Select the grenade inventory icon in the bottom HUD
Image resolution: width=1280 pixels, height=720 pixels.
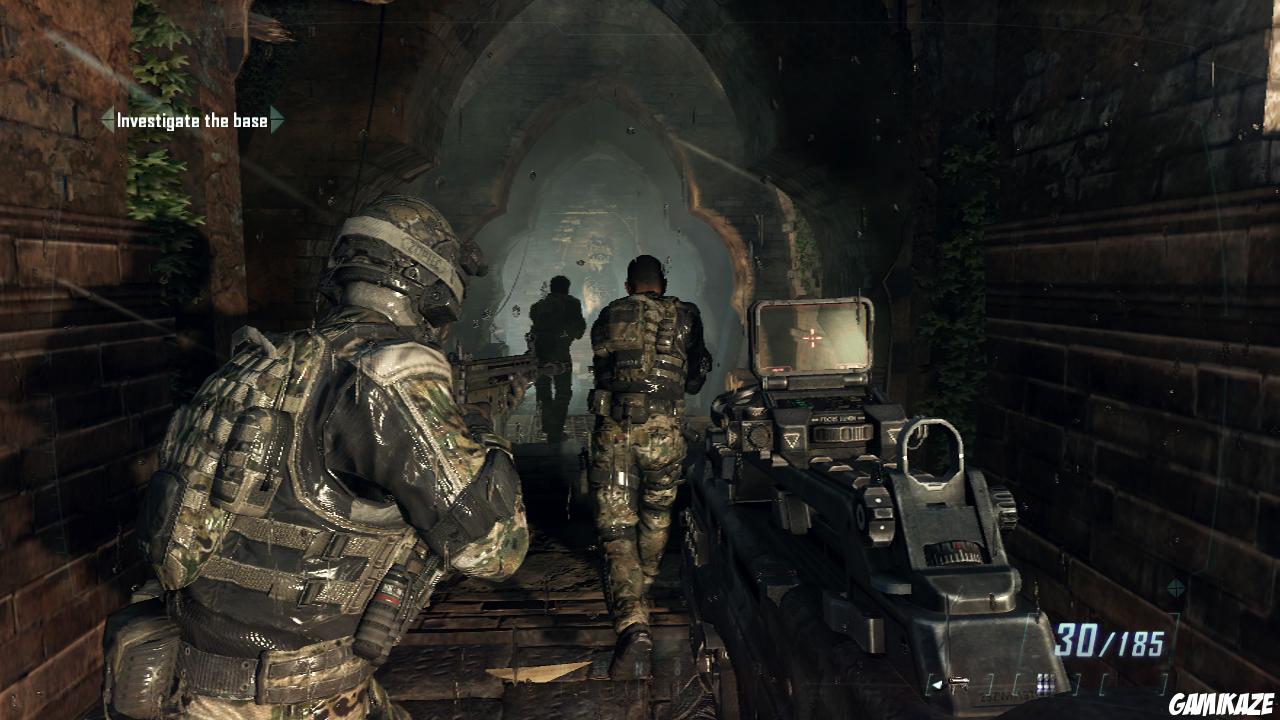1044,682
